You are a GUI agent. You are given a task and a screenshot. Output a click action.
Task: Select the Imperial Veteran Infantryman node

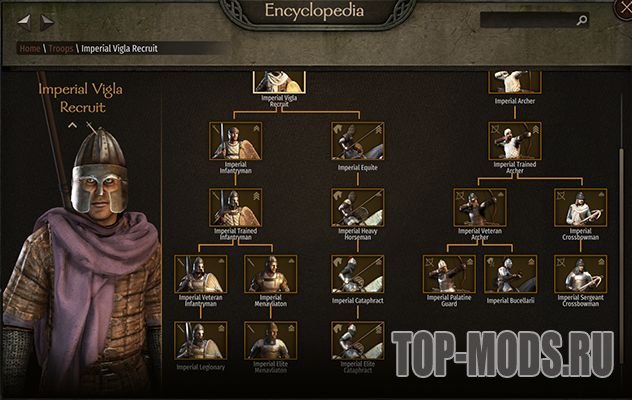tap(199, 273)
